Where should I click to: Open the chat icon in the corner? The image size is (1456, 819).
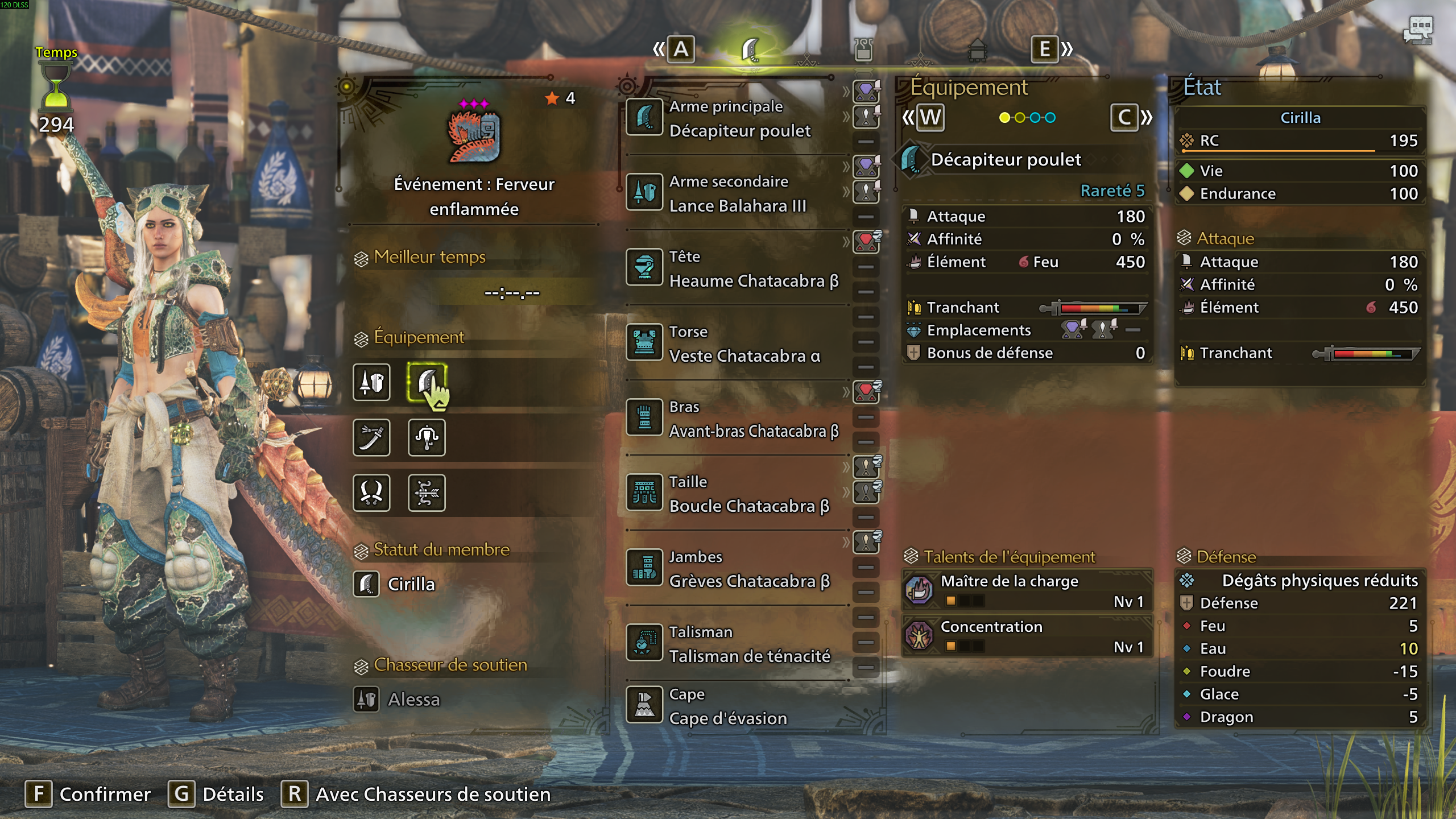coord(1418,30)
